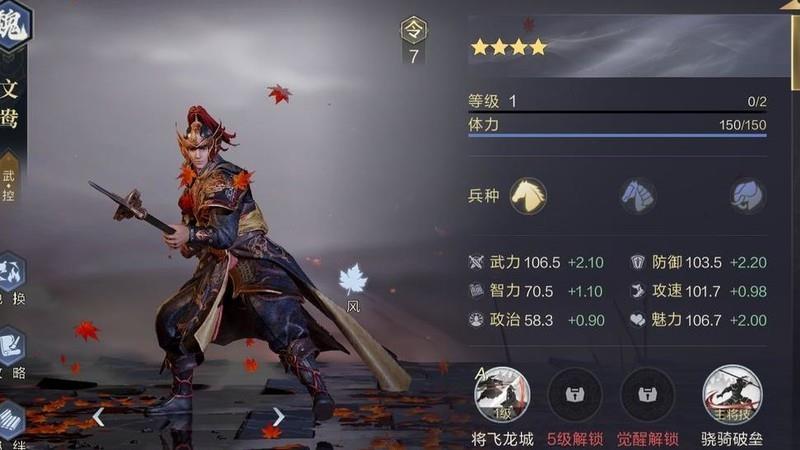Screen dimensions: 800x450
Task: Tap the locked 觉醒解锁 skill slot
Action: (x=648, y=395)
